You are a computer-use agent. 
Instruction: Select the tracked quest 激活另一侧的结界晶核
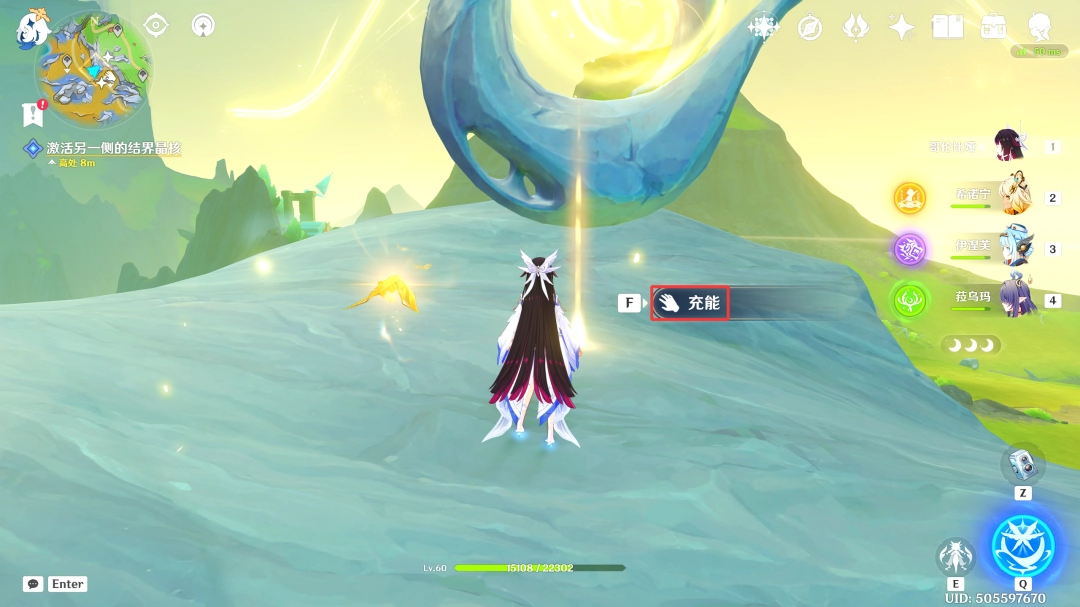(112, 149)
